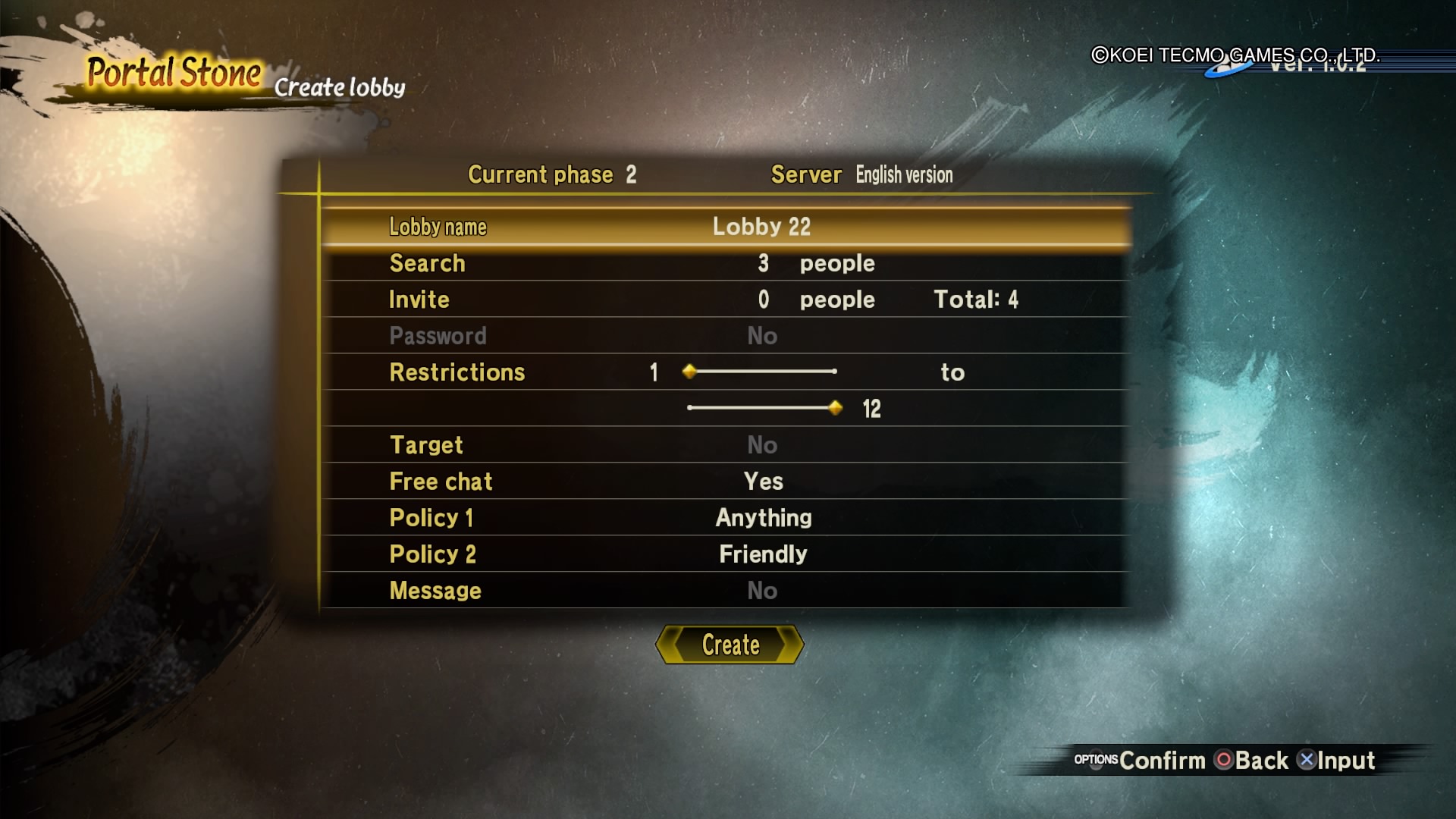Adjust the minimum Restrictions slider handle
The image size is (1456, 819).
[x=689, y=372]
